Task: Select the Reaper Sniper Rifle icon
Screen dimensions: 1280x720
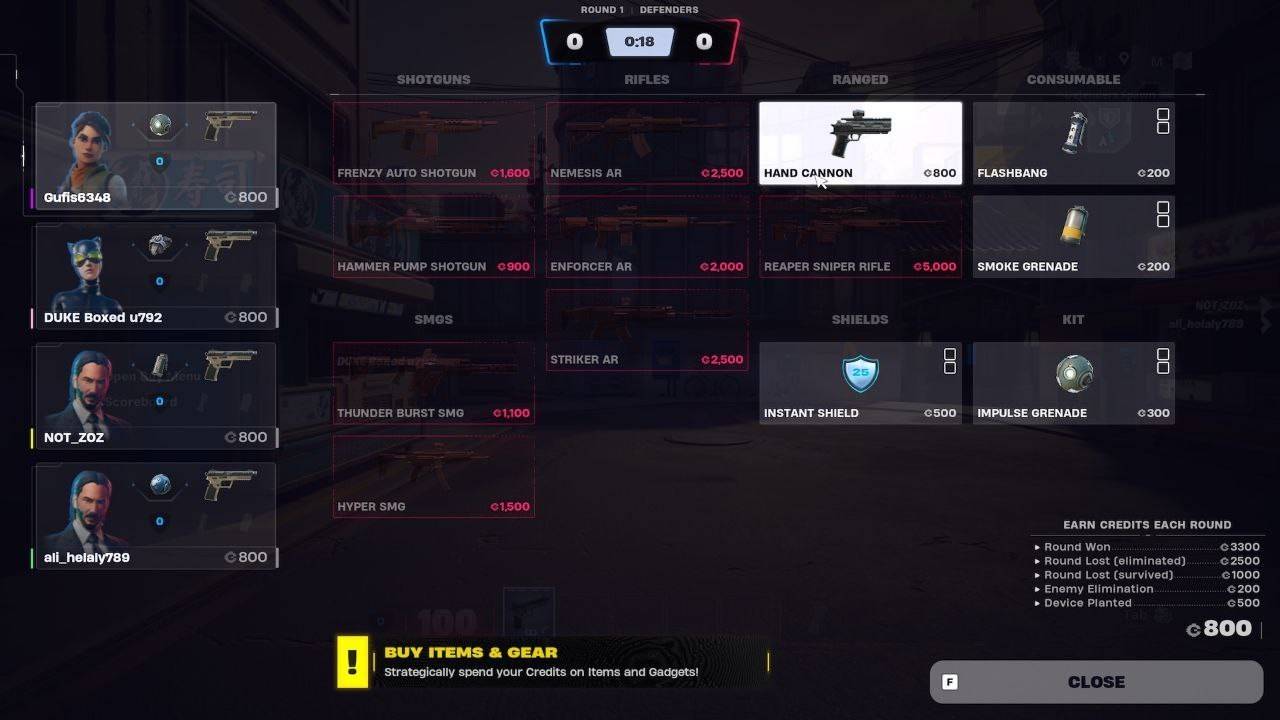Action: point(860,227)
